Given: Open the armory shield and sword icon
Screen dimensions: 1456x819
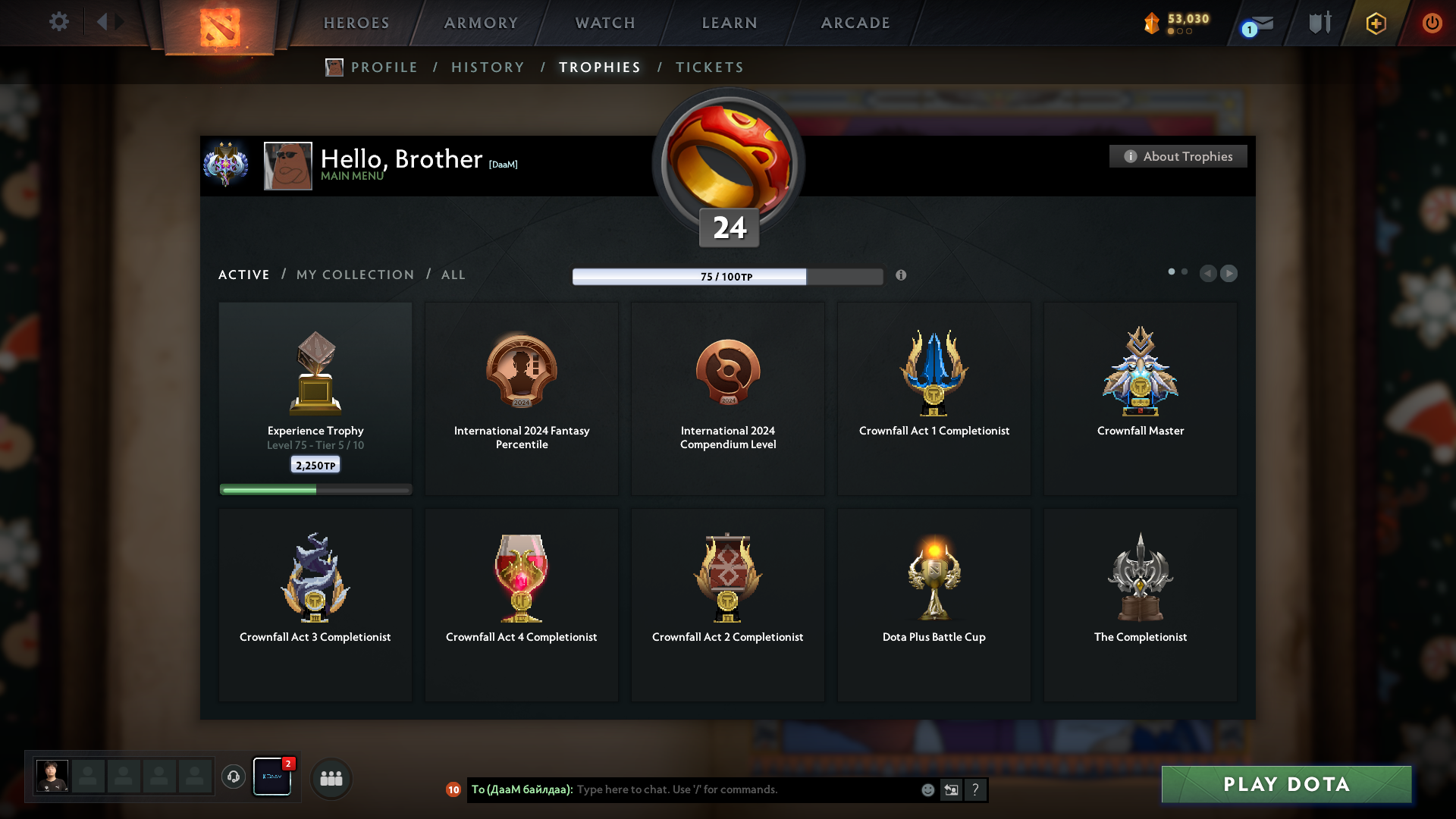Looking at the screenshot, I should pyautogui.click(x=1319, y=23).
